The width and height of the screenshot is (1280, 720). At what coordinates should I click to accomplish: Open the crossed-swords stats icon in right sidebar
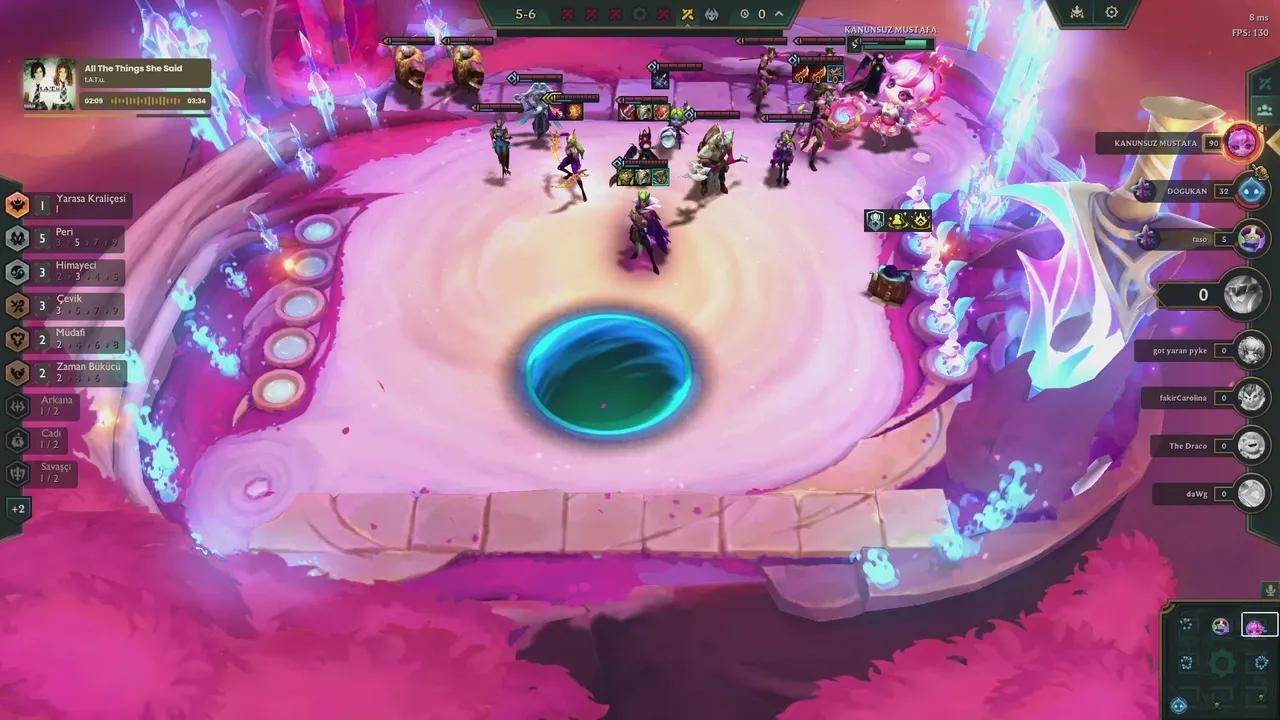point(1262,84)
